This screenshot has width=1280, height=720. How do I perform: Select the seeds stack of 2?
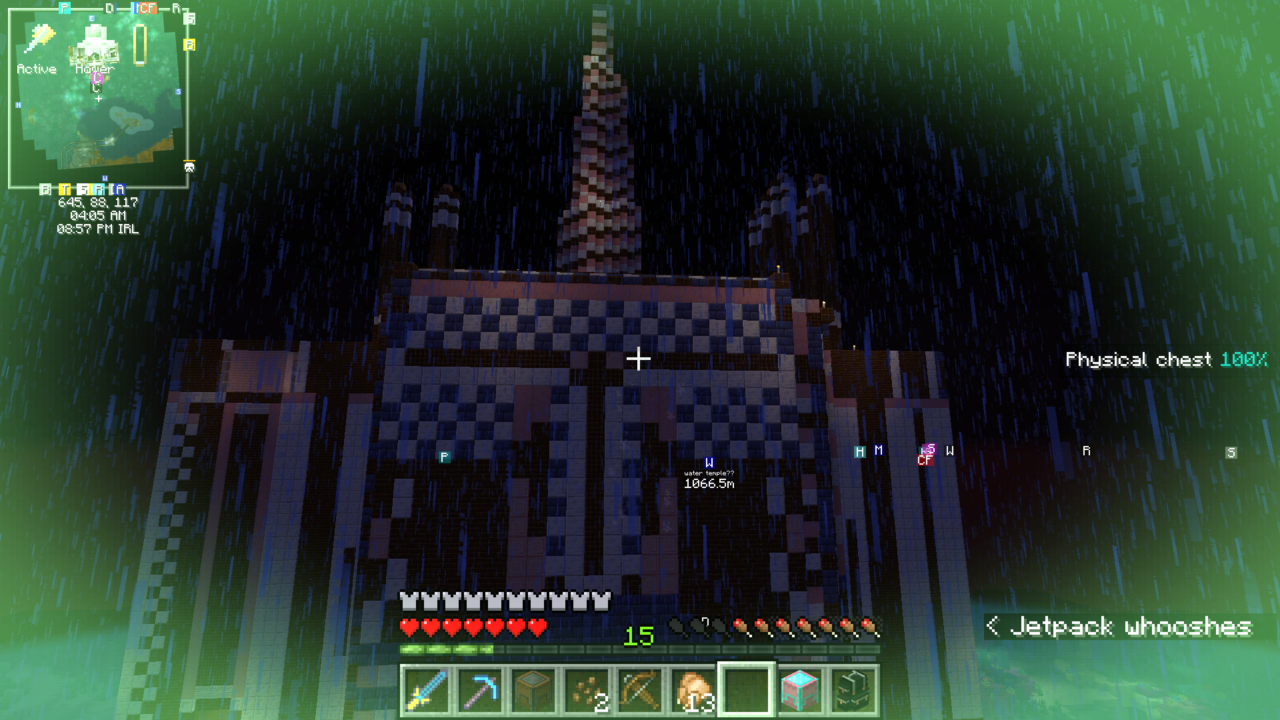click(585, 690)
